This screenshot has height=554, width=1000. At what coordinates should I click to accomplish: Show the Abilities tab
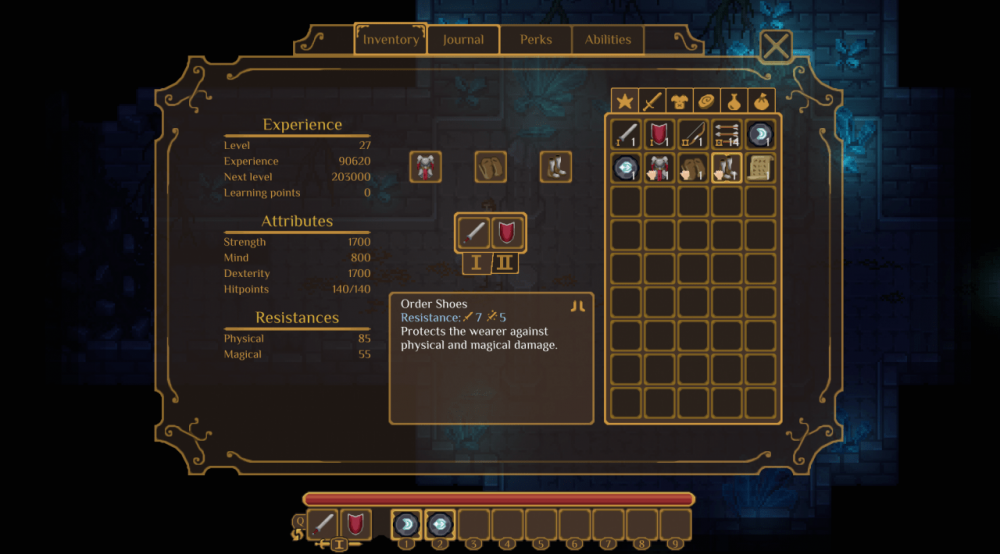(x=608, y=40)
